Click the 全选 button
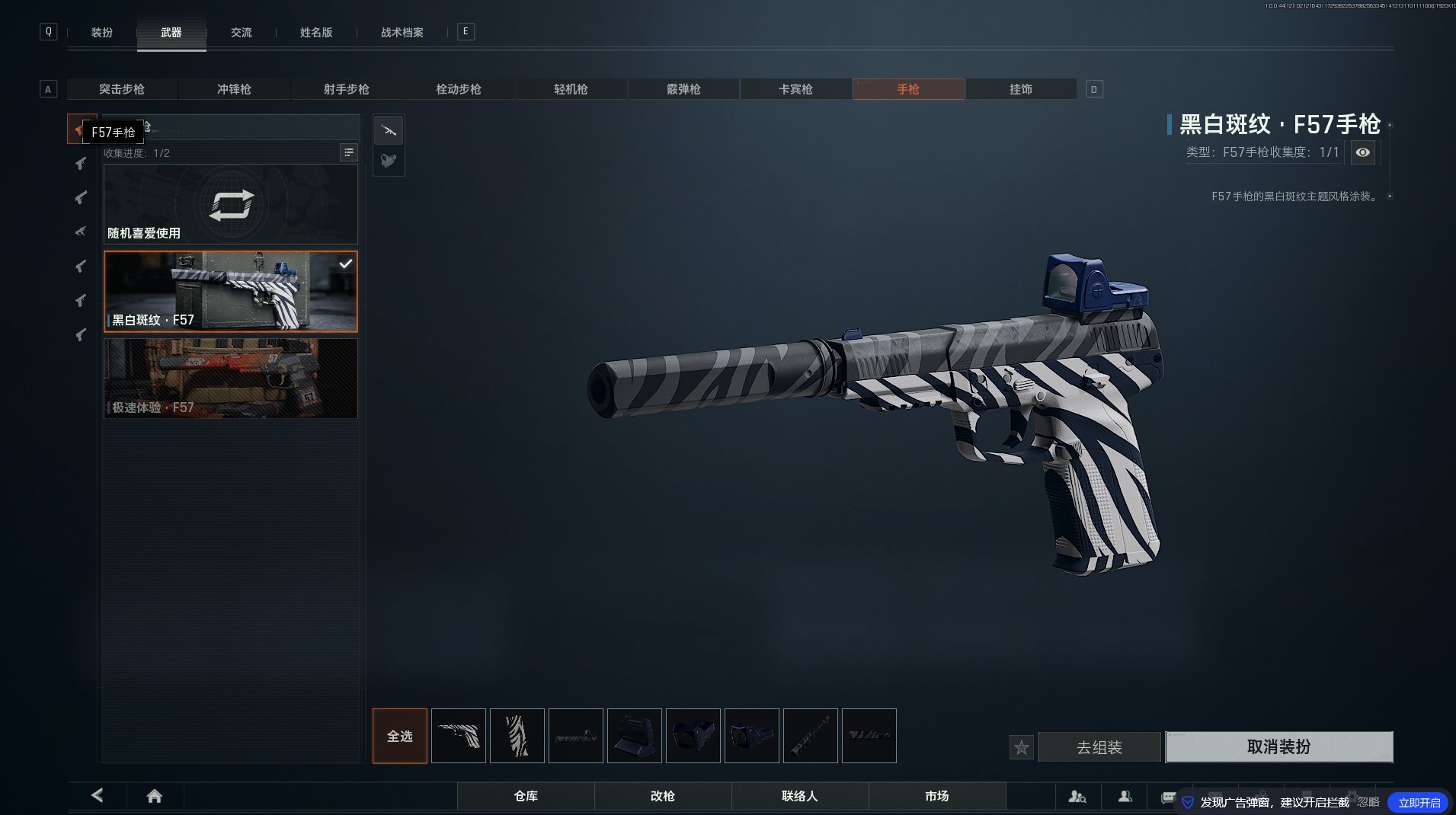Viewport: 1456px width, 815px height. [399, 736]
